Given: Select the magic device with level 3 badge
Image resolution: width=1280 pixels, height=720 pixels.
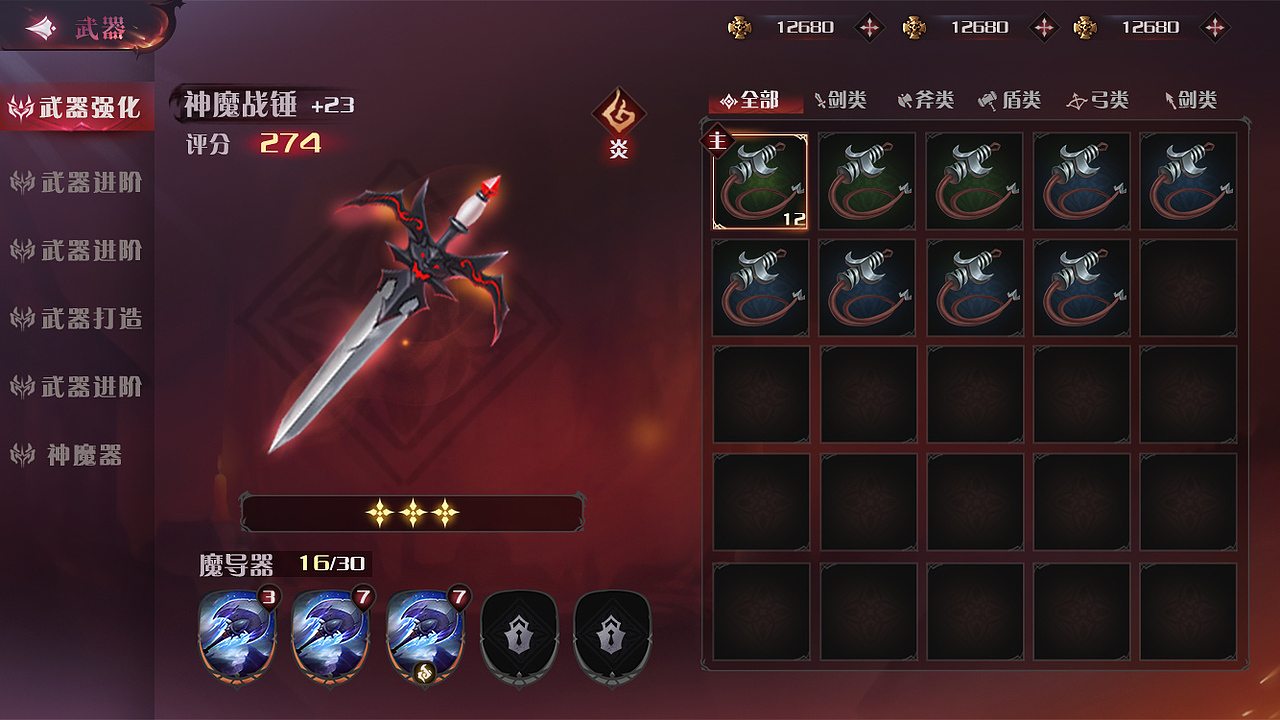Looking at the screenshot, I should click(x=237, y=634).
